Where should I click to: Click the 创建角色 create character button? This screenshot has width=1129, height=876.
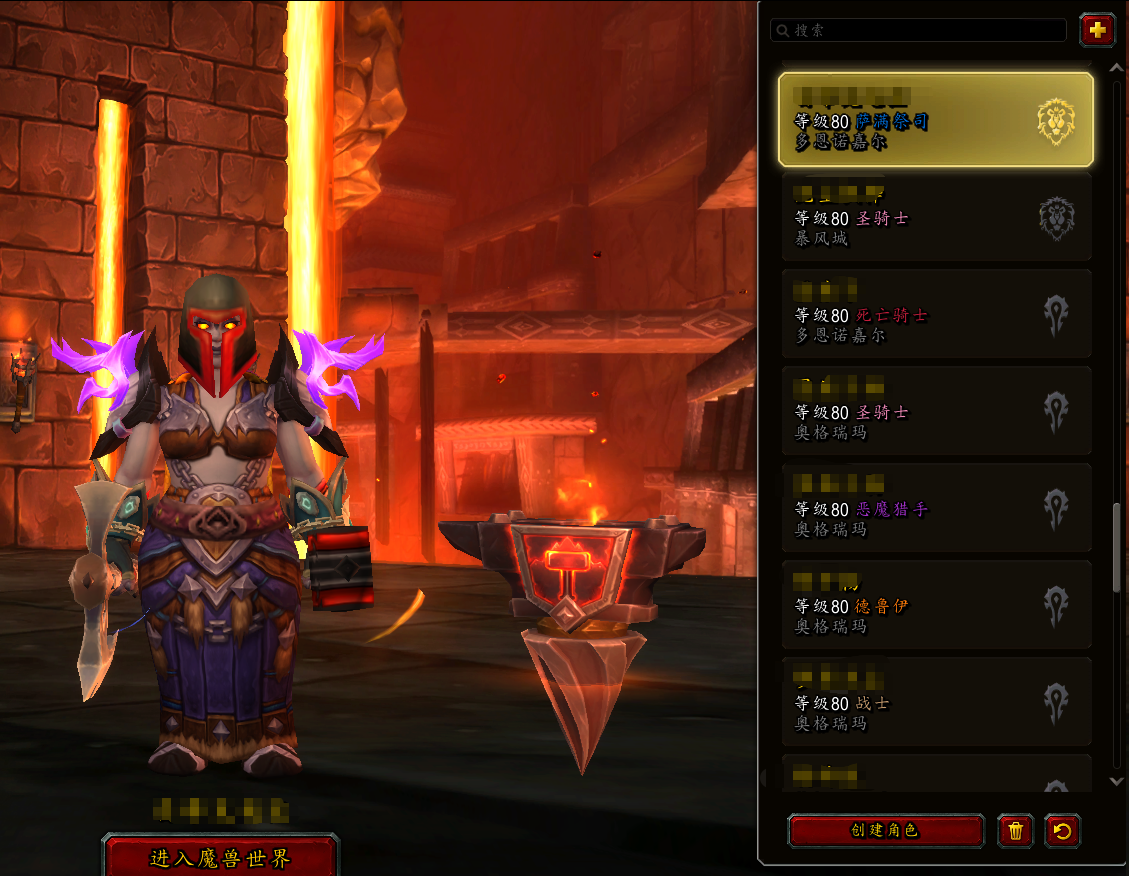tap(885, 830)
